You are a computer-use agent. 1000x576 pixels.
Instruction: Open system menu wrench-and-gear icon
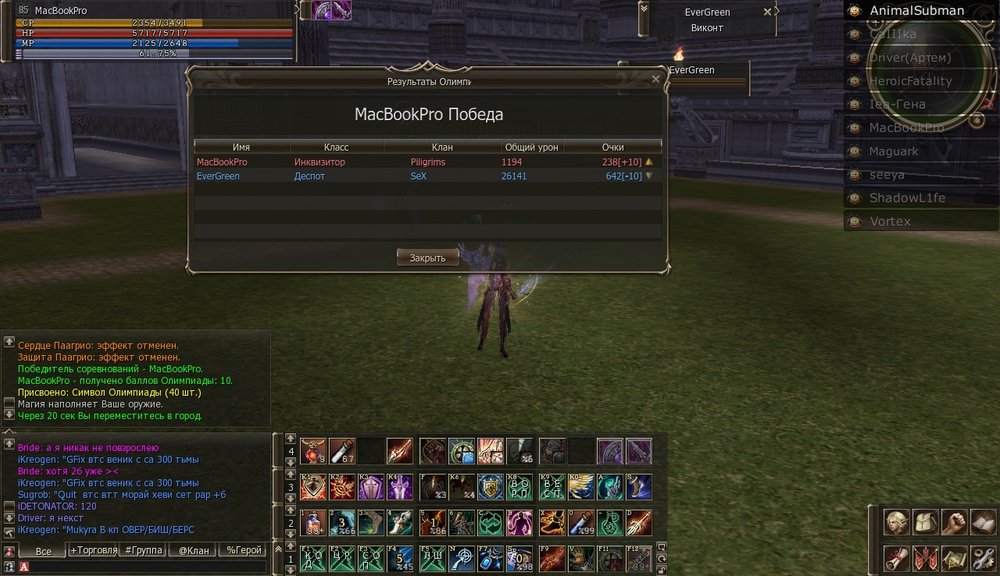click(984, 558)
